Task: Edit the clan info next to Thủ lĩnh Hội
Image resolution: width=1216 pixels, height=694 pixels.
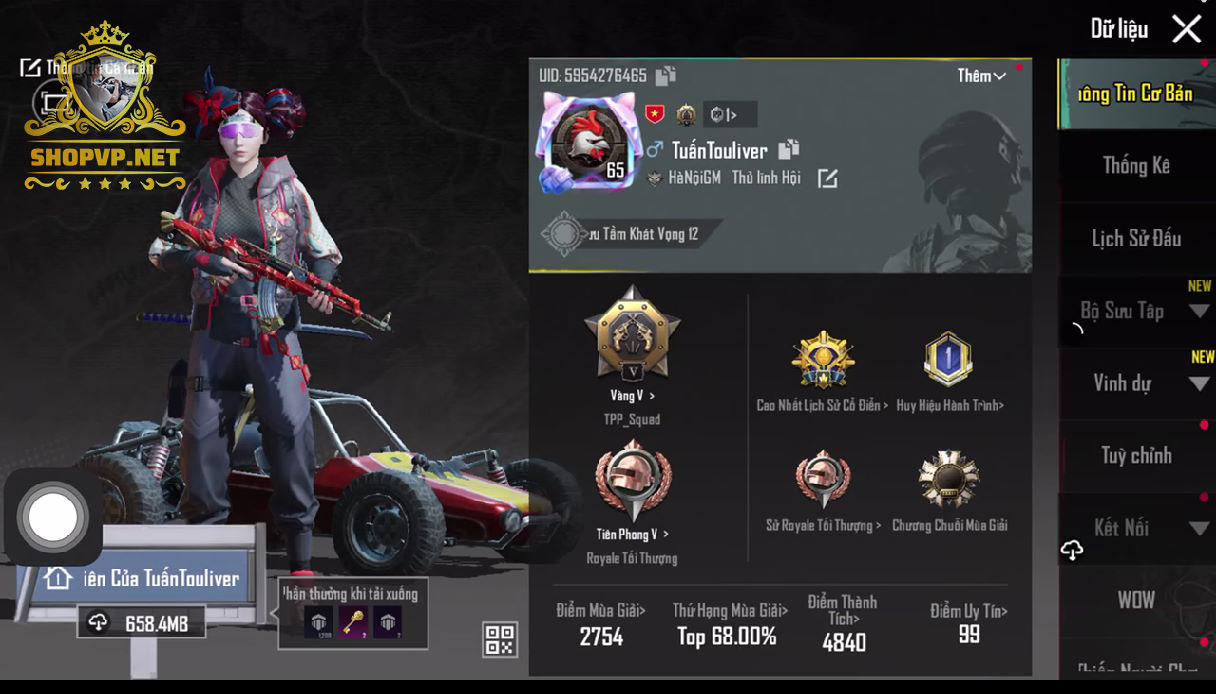Action: point(827,179)
